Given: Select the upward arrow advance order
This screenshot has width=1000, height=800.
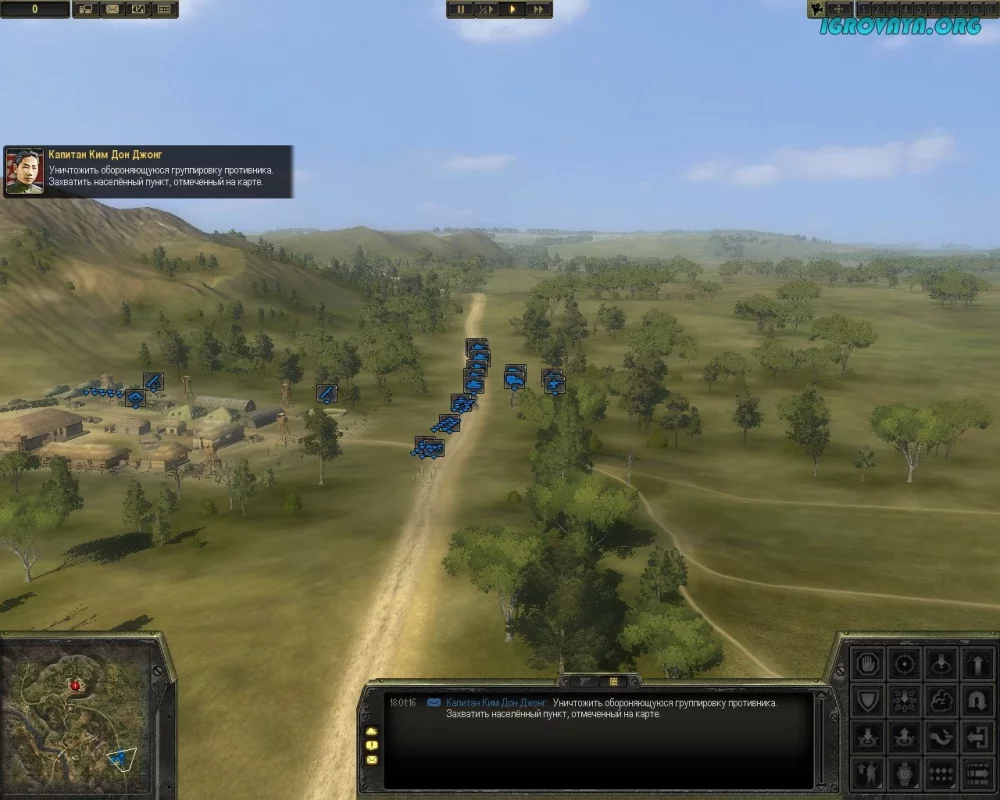Looking at the screenshot, I should tap(978, 663).
